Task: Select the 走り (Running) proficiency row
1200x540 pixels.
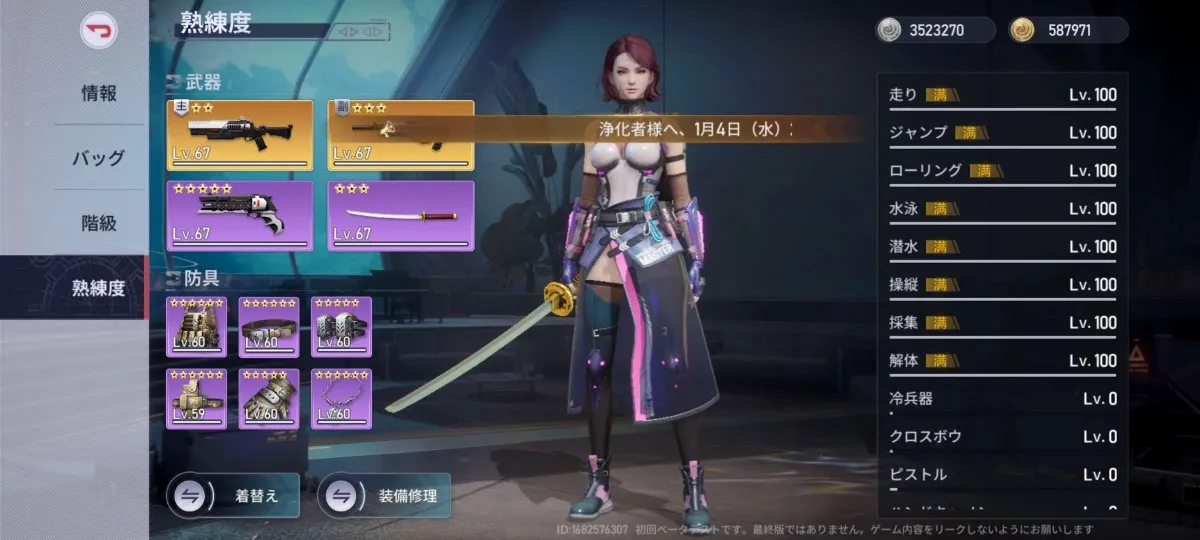Action: click(1002, 96)
